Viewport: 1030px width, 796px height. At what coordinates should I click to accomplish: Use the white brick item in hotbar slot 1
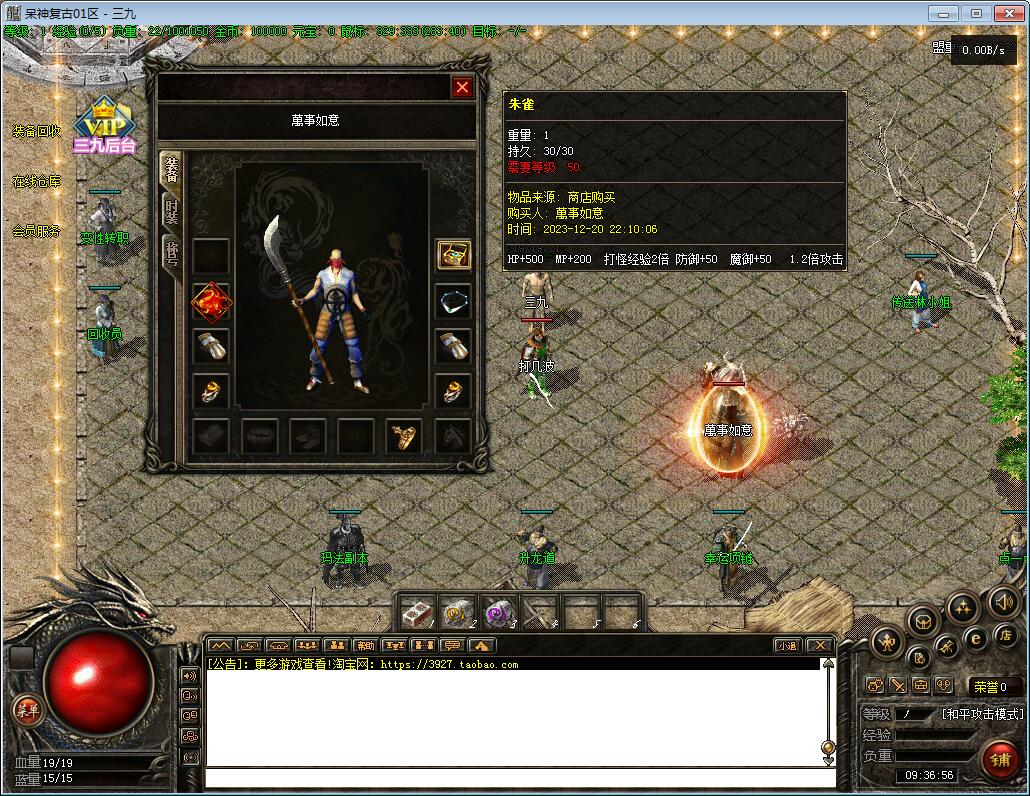point(417,612)
